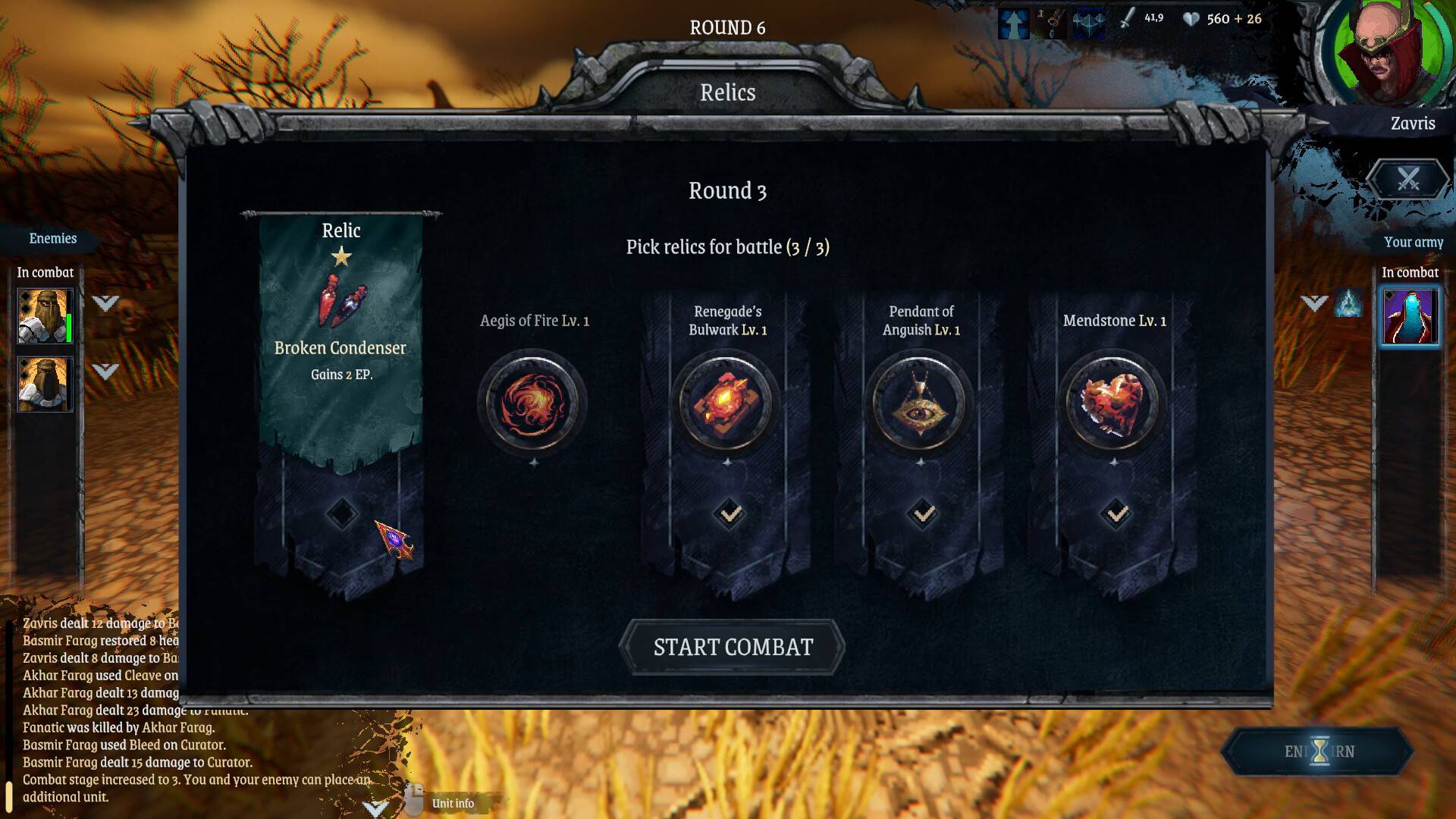Toggle the Pendant of Anguish checkmark
The height and width of the screenshot is (819, 1456).
924,514
